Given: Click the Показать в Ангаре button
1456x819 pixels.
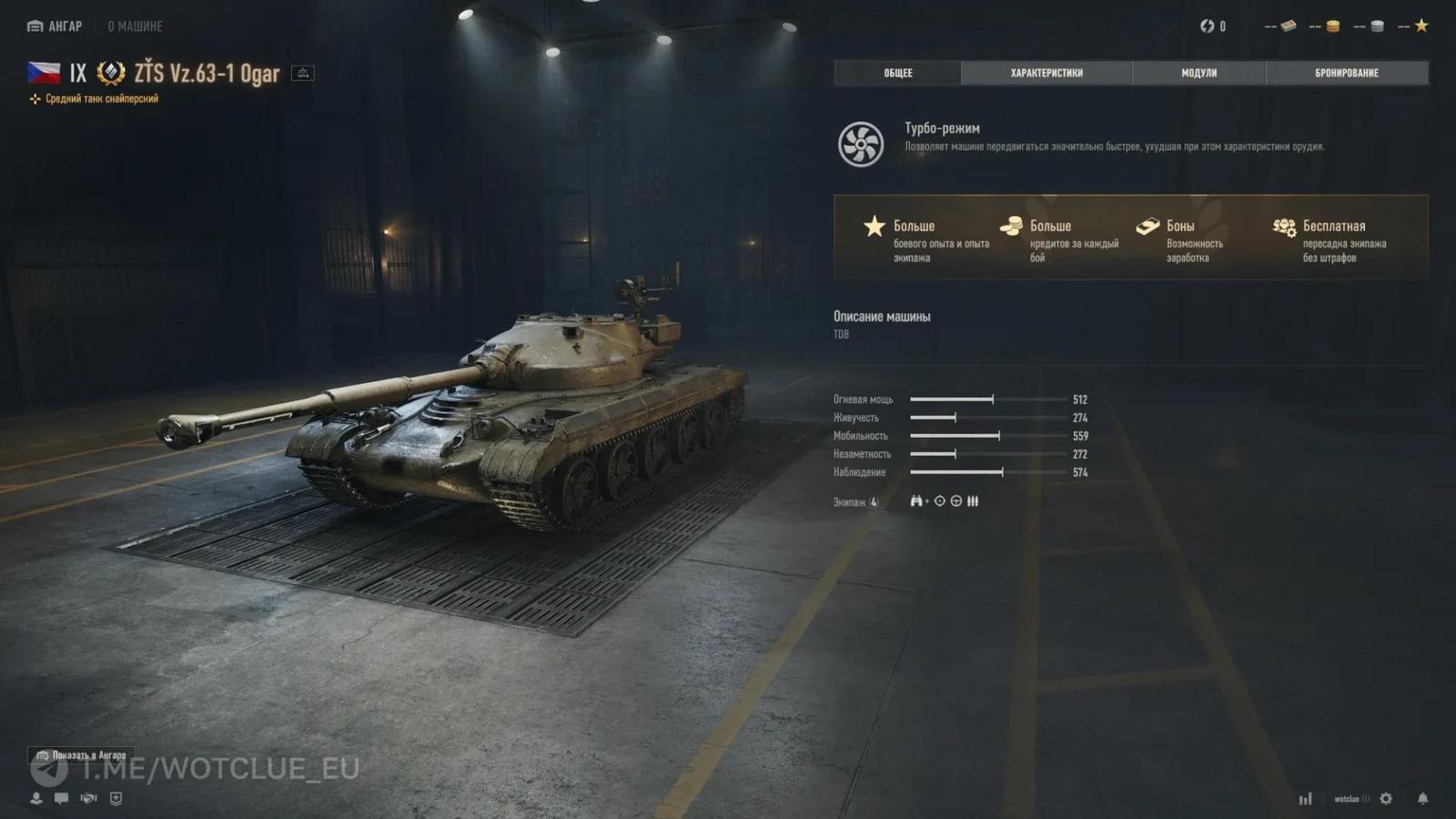Looking at the screenshot, I should 82,756.
